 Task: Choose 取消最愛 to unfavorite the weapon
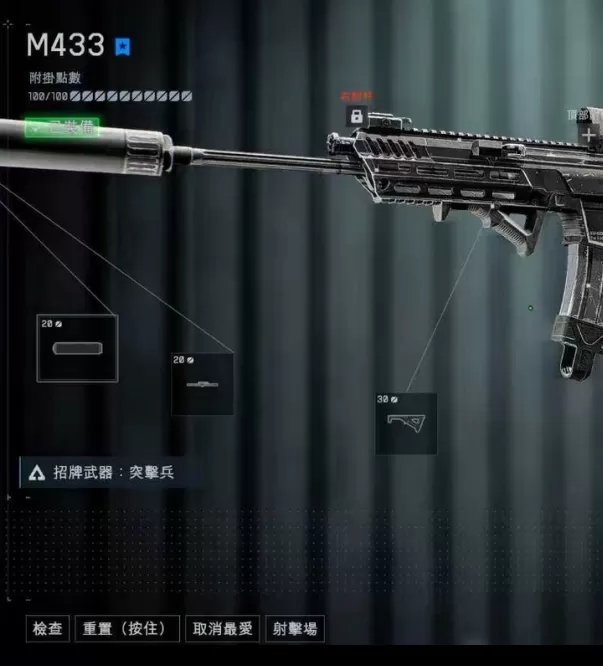tap(224, 629)
